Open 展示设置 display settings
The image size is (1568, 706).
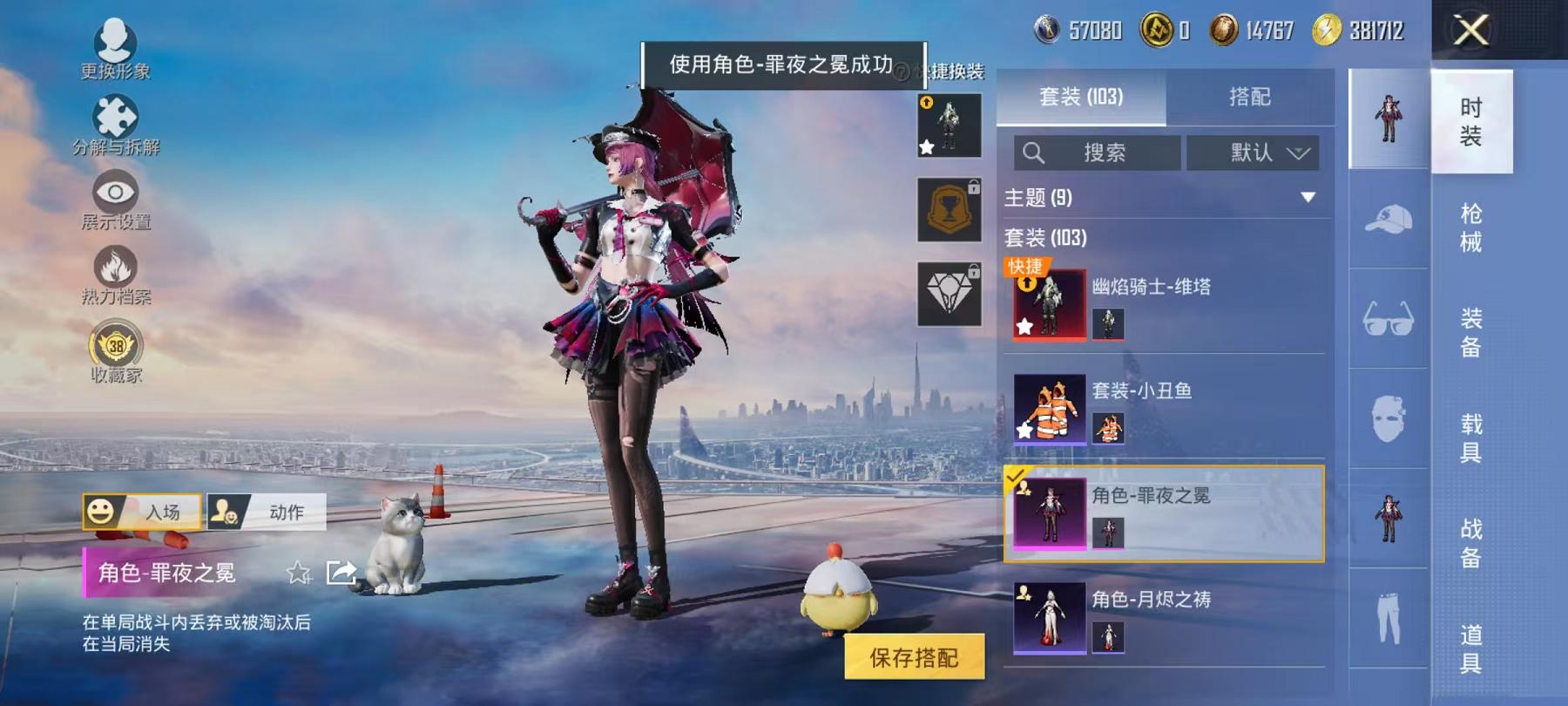[114, 192]
